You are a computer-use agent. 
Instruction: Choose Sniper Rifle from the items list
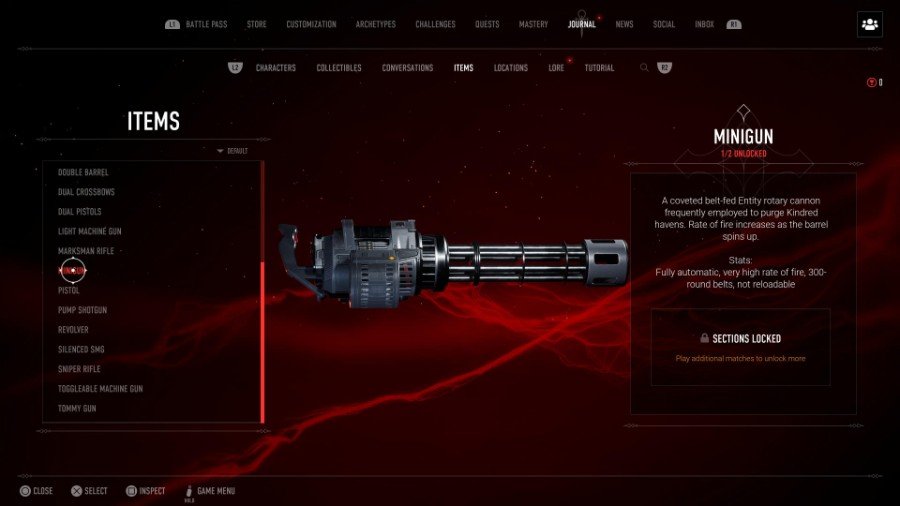coord(79,369)
